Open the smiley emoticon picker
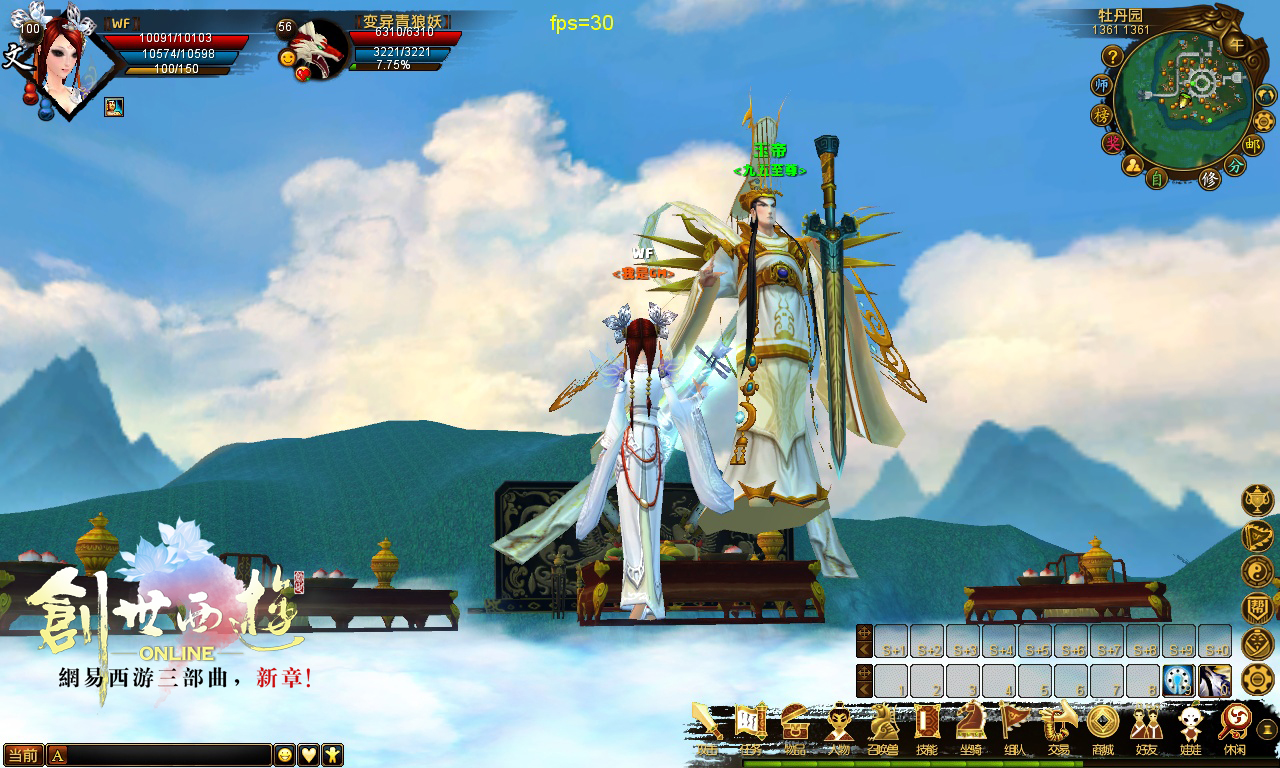 285,755
